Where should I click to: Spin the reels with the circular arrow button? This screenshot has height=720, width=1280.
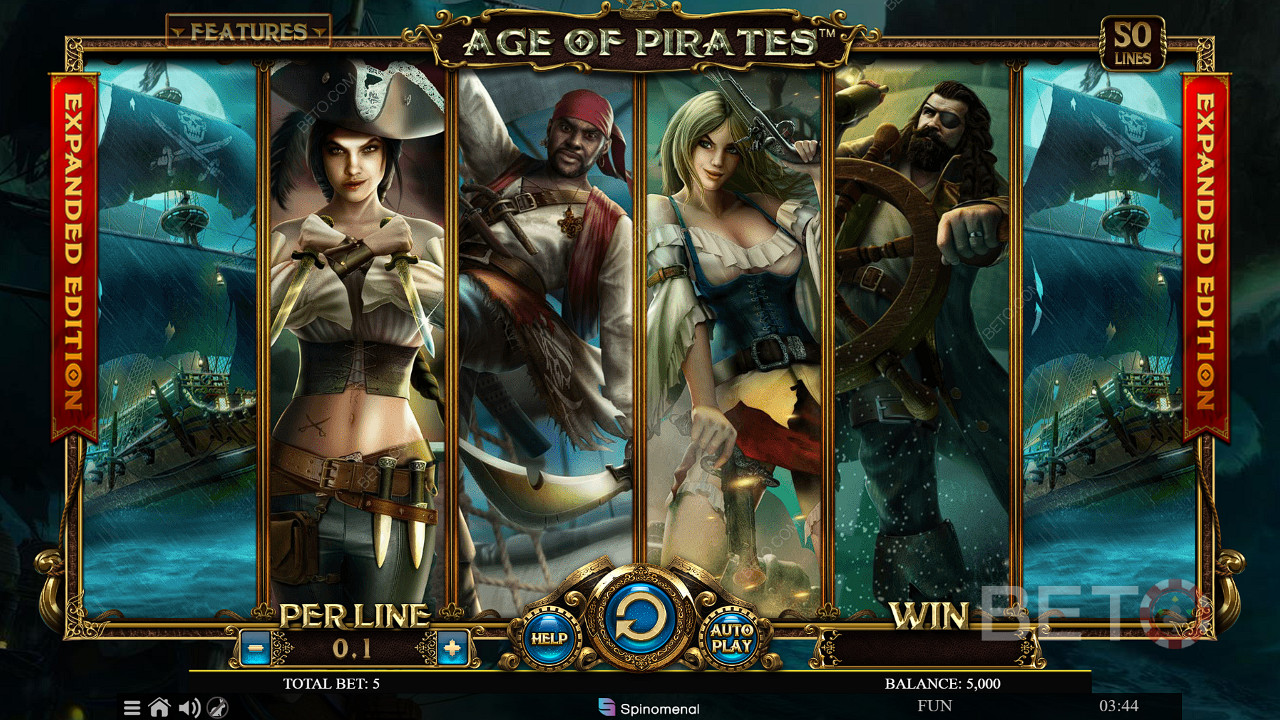coord(639,621)
